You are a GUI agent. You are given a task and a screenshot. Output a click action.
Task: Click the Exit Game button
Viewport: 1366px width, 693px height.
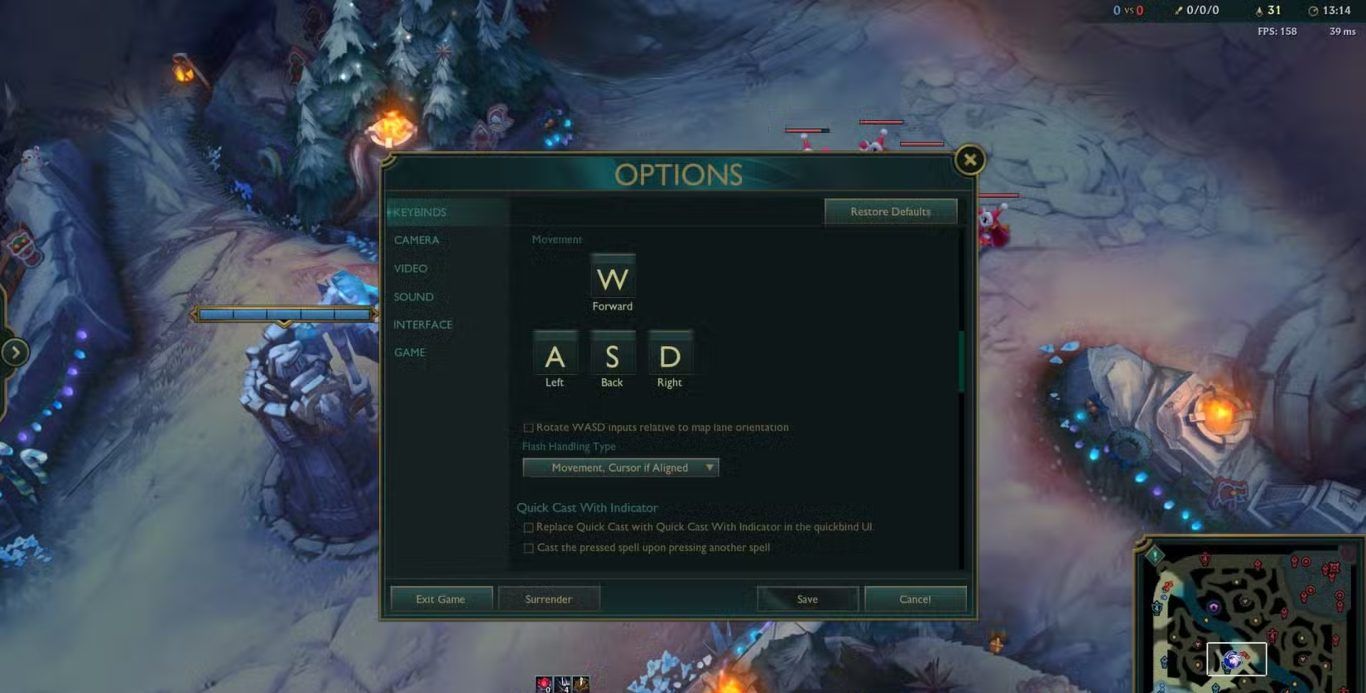[440, 599]
